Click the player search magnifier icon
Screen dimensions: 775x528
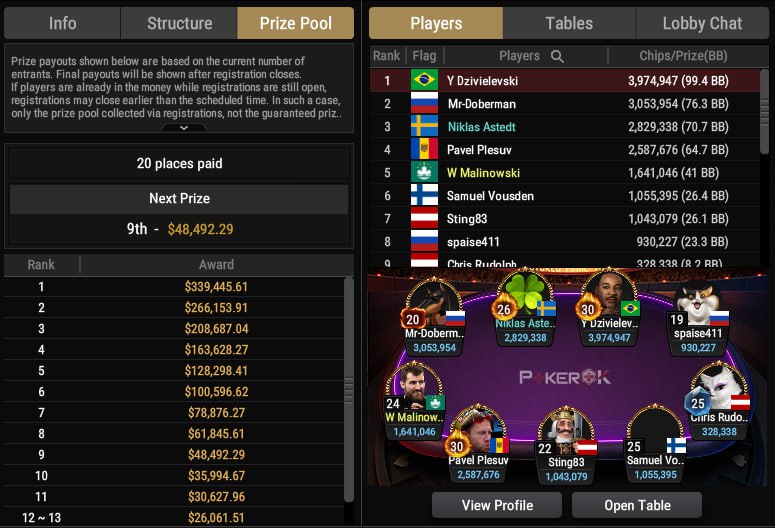[x=557, y=56]
